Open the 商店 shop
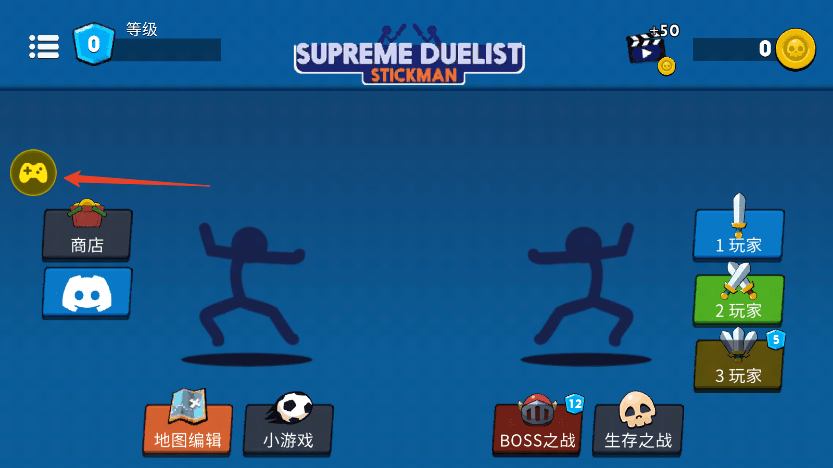Image resolution: width=833 pixels, height=468 pixels. [x=87, y=234]
